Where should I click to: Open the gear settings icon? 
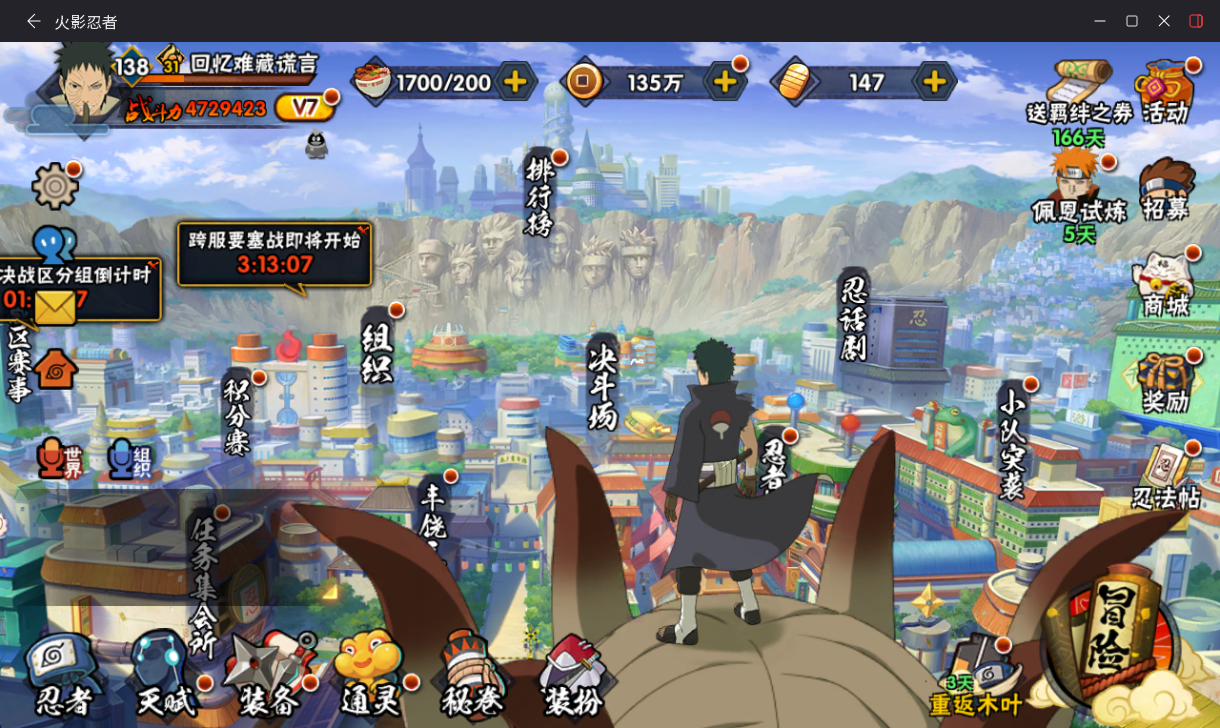coord(54,186)
